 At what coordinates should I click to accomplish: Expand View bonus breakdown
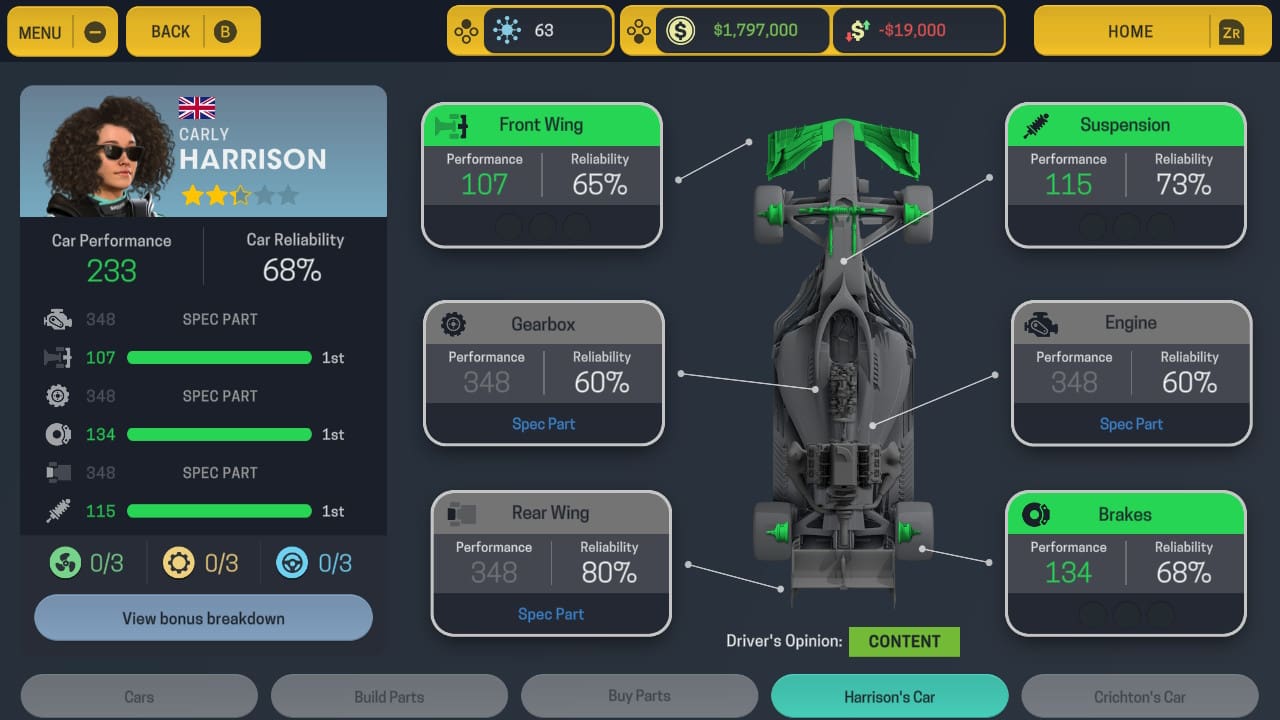coord(203,617)
